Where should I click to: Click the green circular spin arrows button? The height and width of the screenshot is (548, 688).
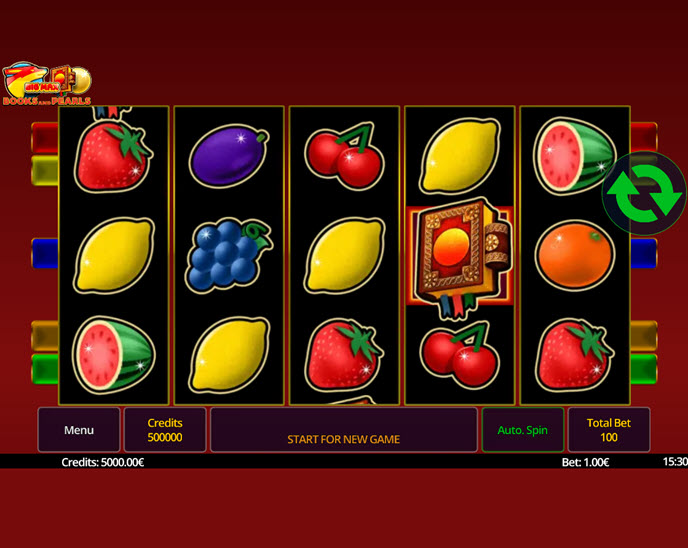(644, 193)
